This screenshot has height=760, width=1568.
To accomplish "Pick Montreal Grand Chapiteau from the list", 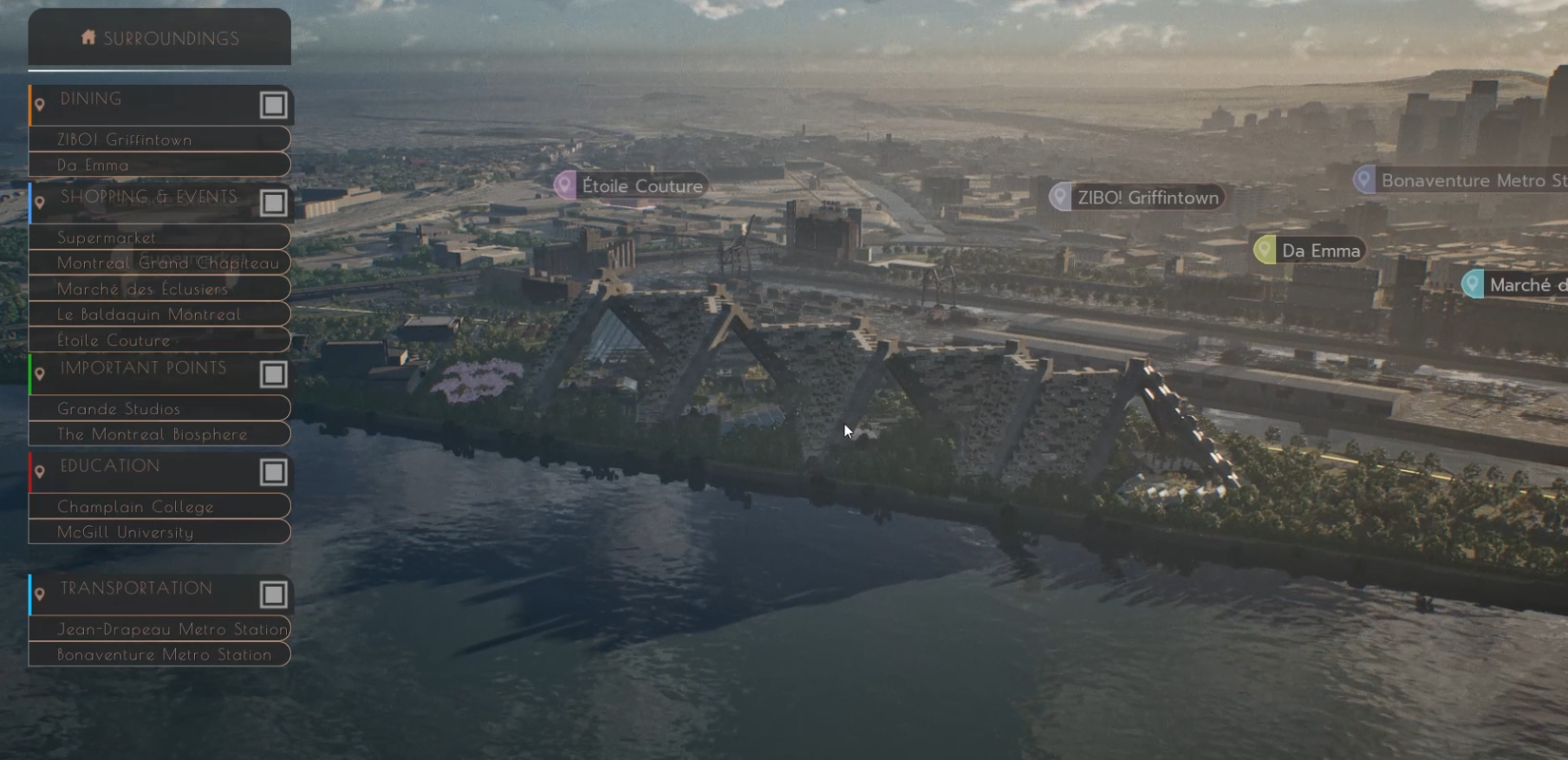I will pyautogui.click(x=159, y=263).
